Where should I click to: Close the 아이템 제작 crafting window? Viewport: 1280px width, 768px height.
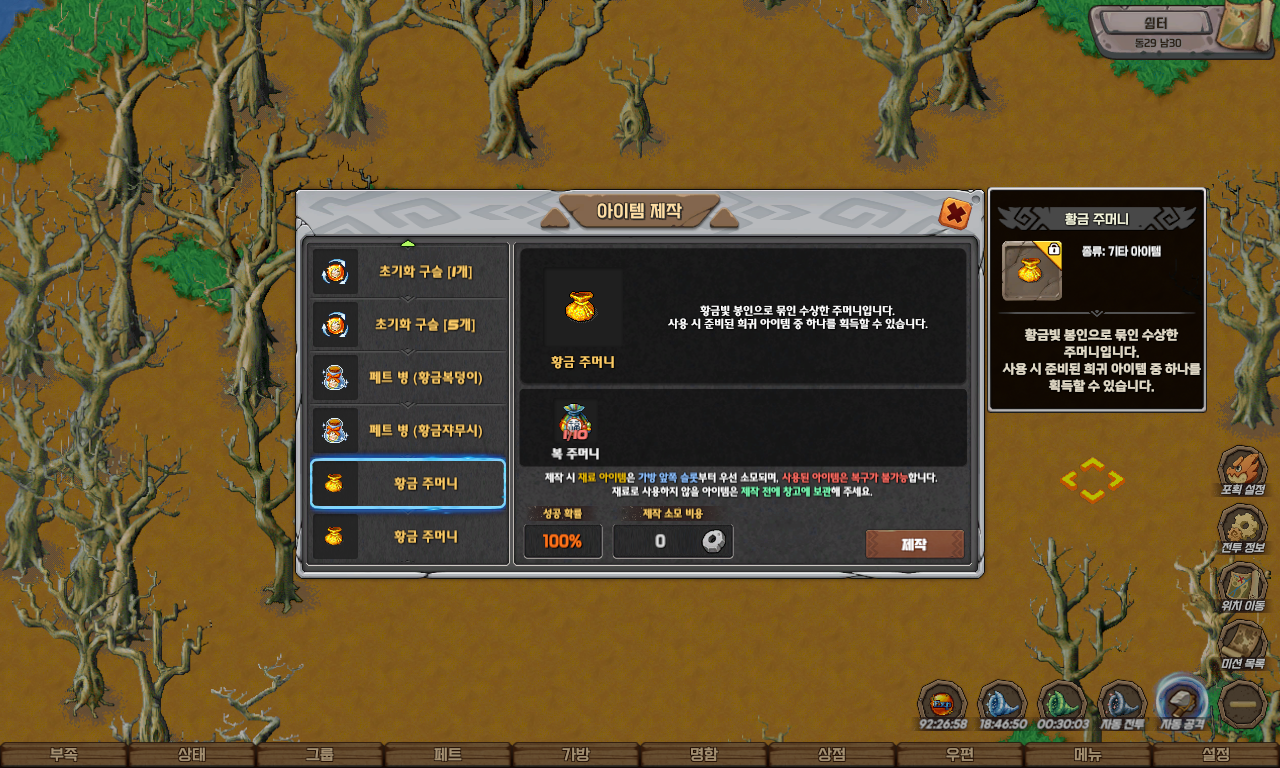pos(955,213)
